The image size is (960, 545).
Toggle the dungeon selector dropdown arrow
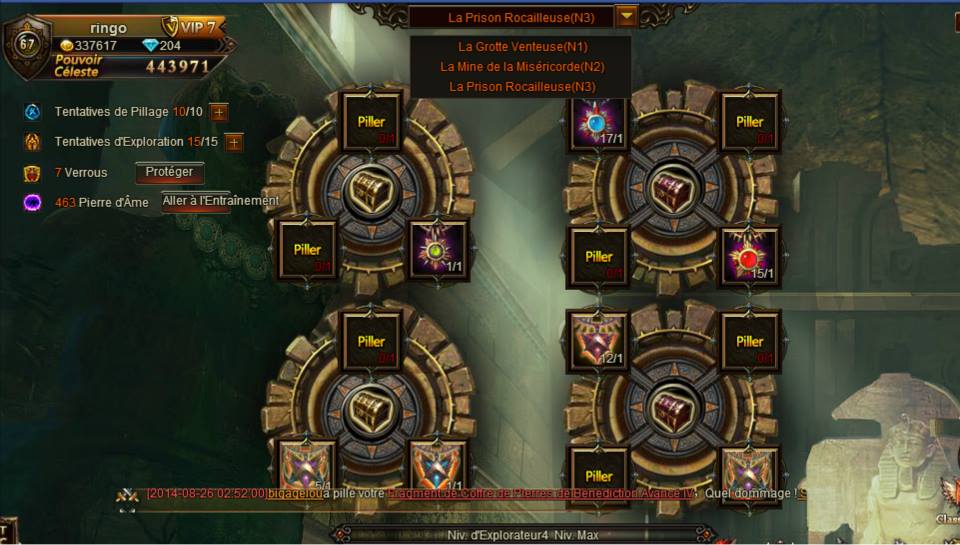626,16
